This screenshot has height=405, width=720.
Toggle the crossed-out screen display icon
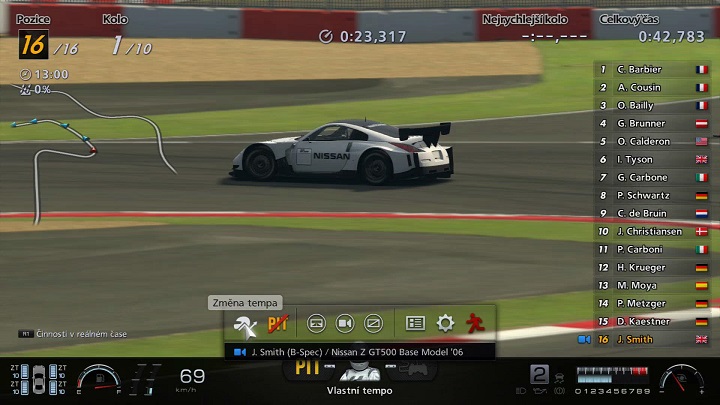[x=374, y=323]
